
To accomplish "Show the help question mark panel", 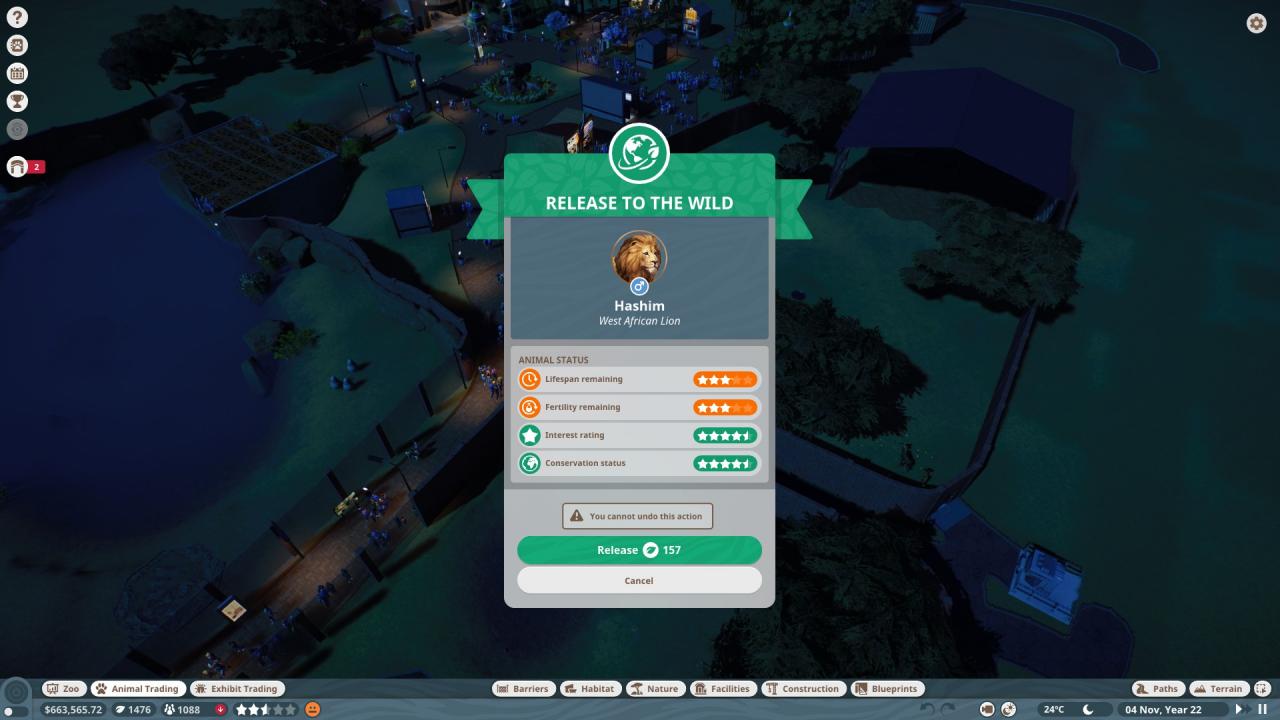I will [x=17, y=17].
